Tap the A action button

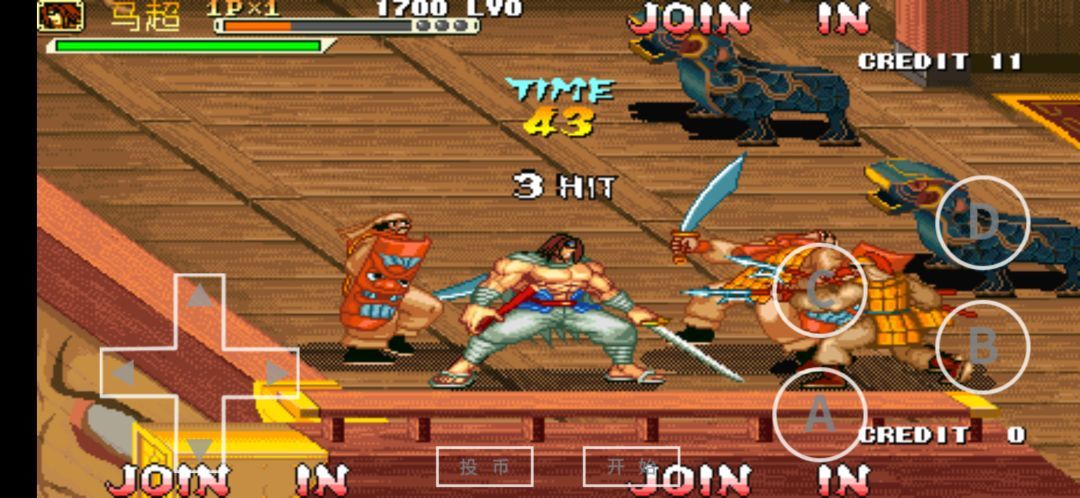(819, 414)
